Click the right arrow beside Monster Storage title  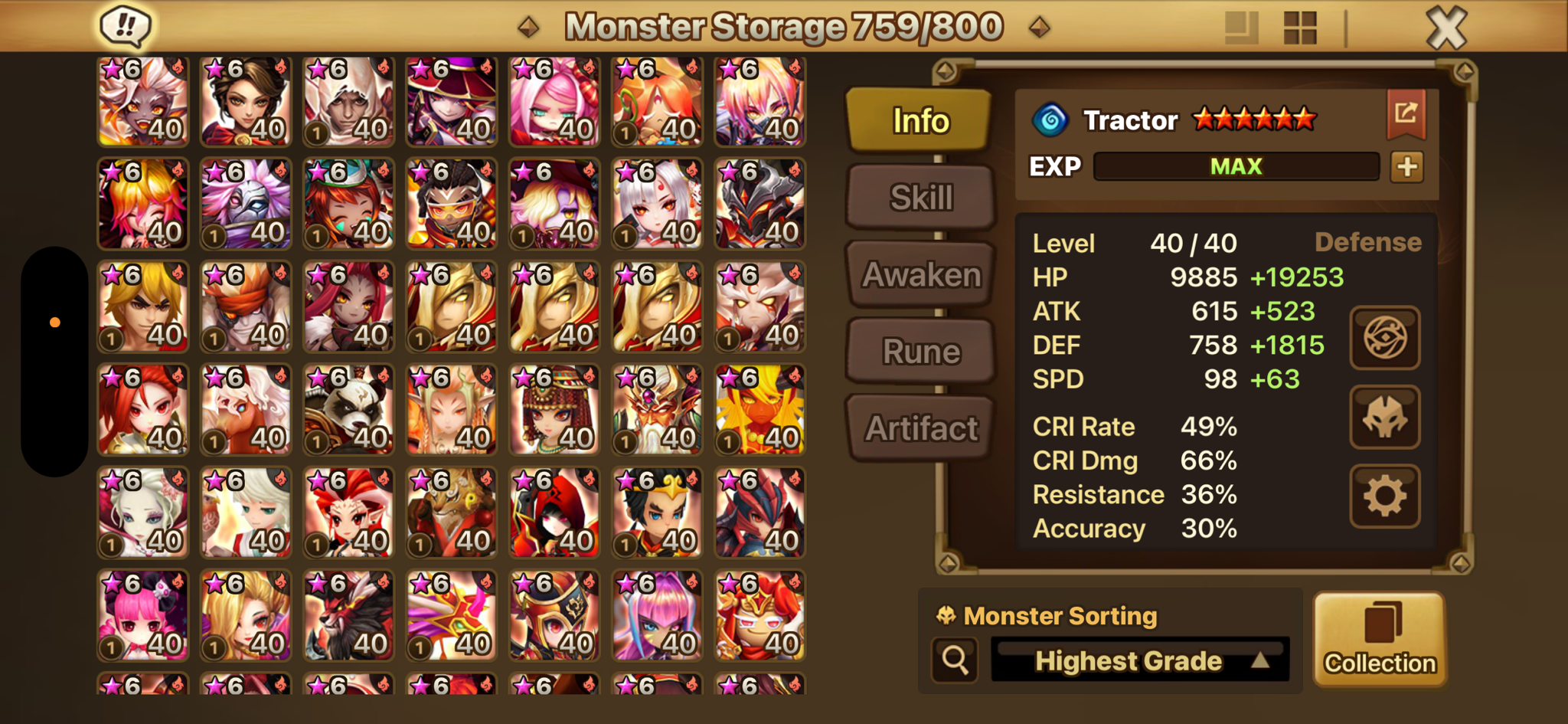click(x=1039, y=28)
